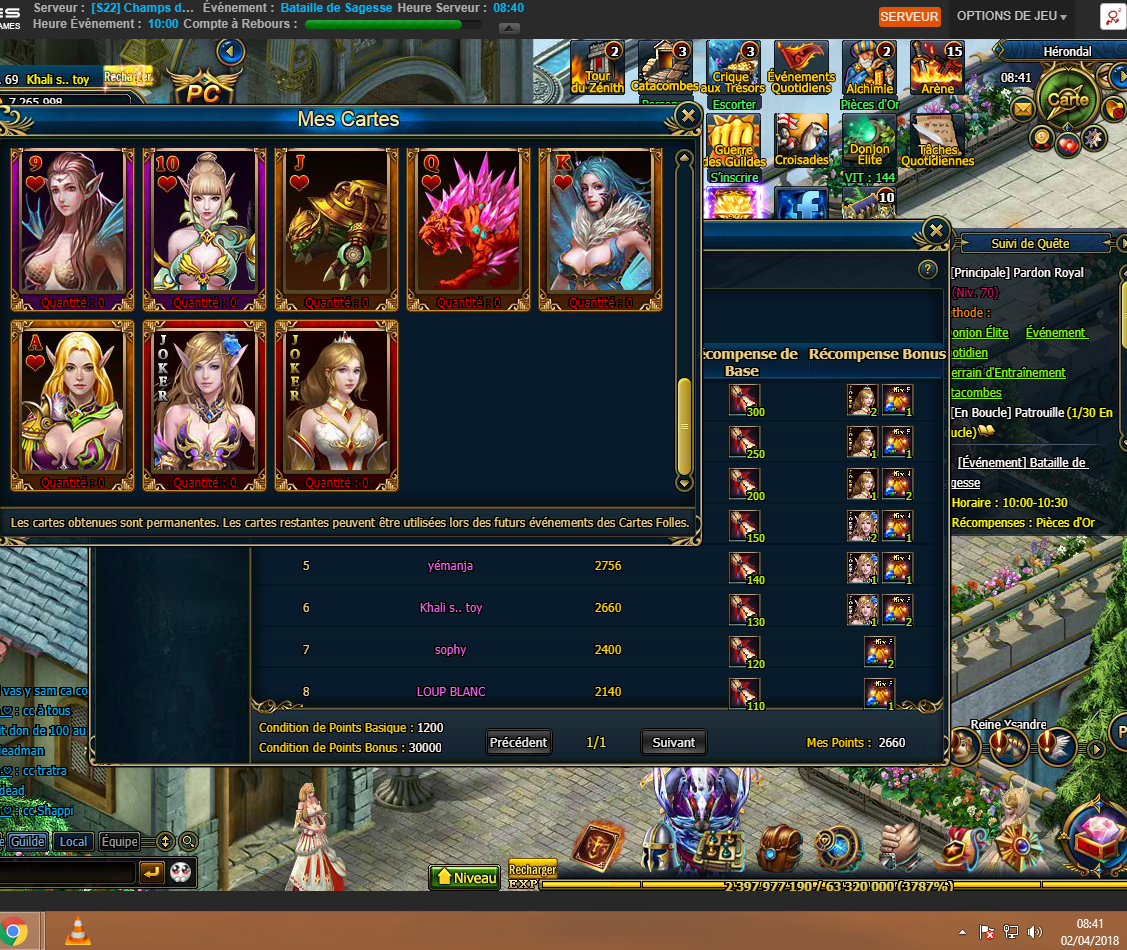The width and height of the screenshot is (1127, 950).
Task: Go to next page with Suivant
Action: tap(673, 742)
